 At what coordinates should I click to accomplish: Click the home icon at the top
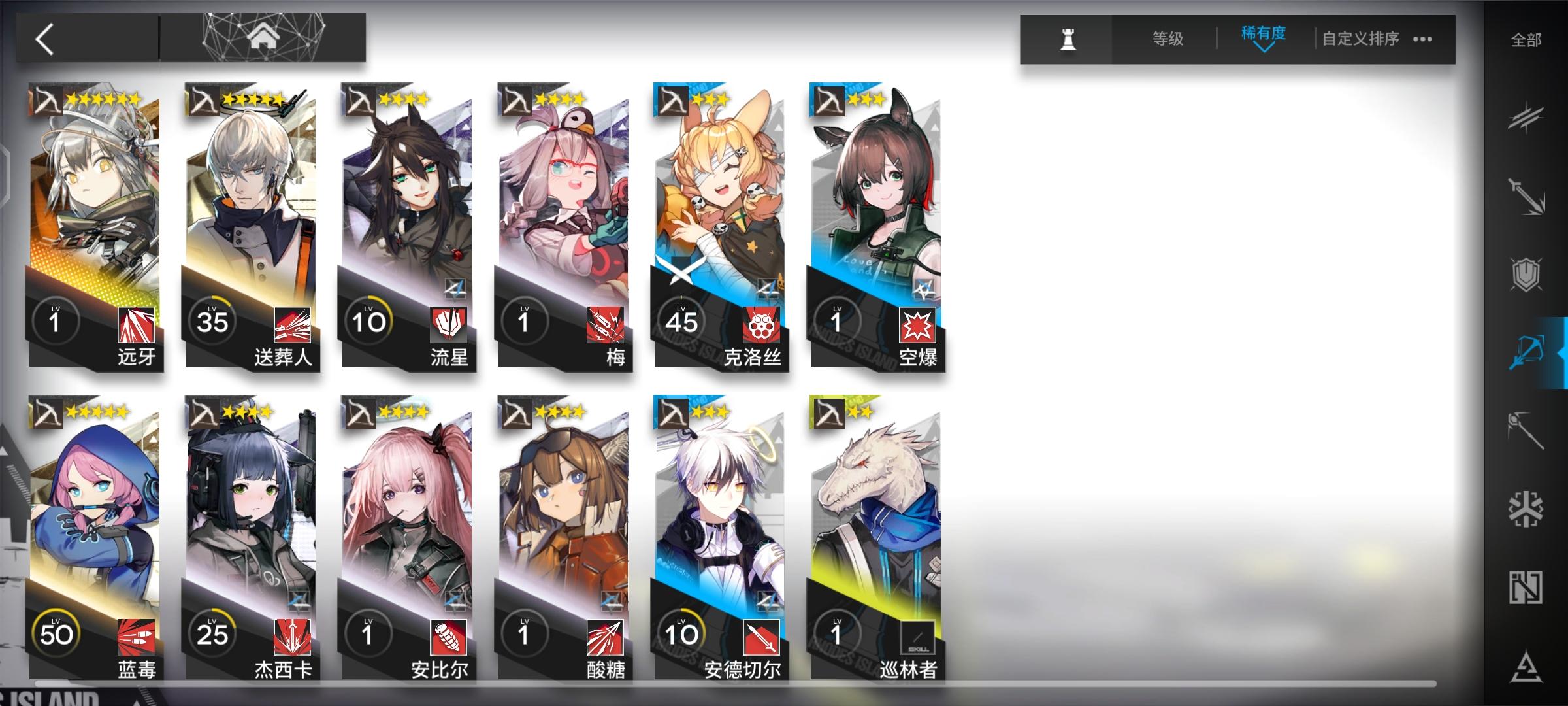coord(263,37)
